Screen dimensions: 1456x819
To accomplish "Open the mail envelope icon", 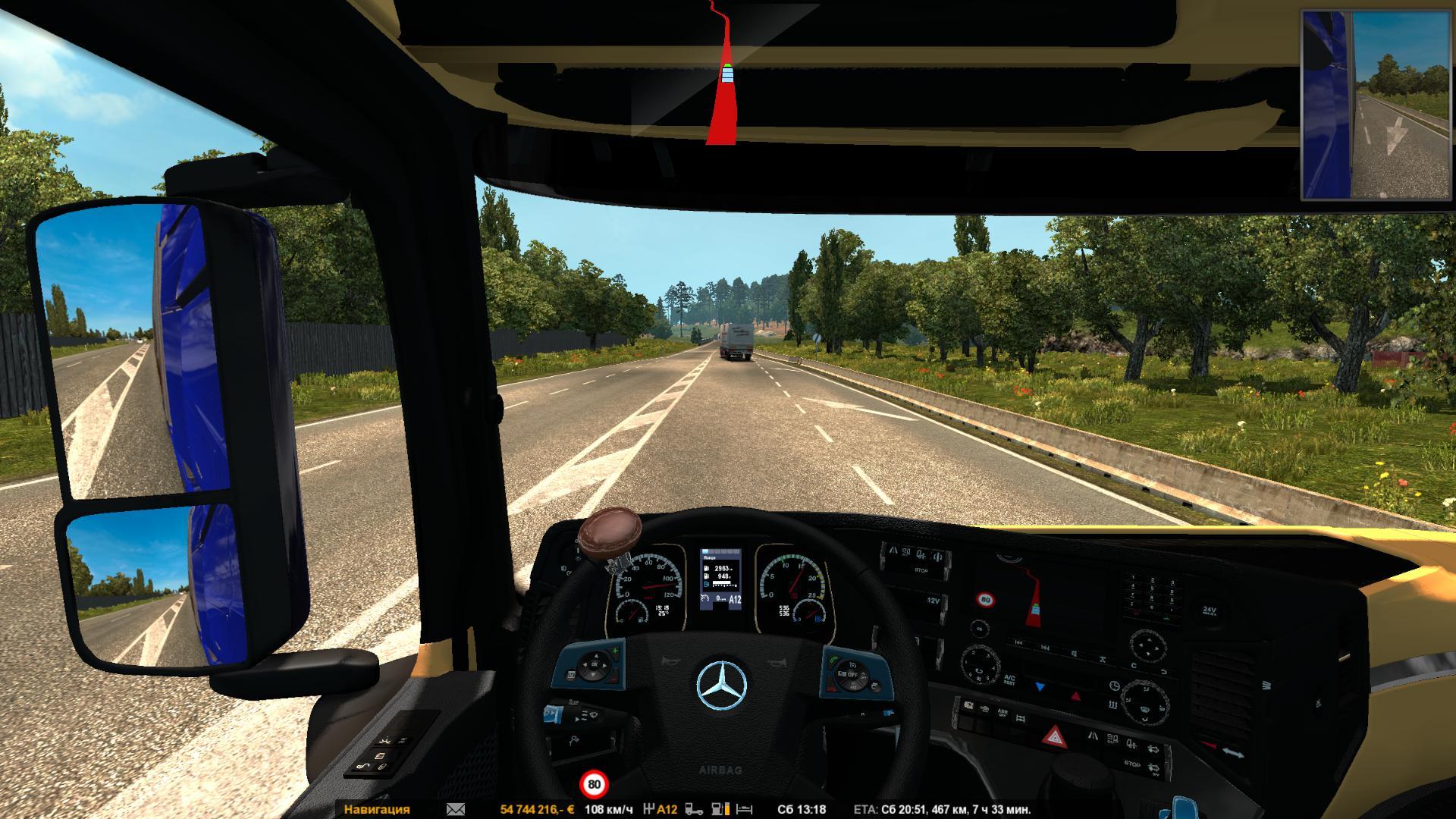I will coord(456,809).
